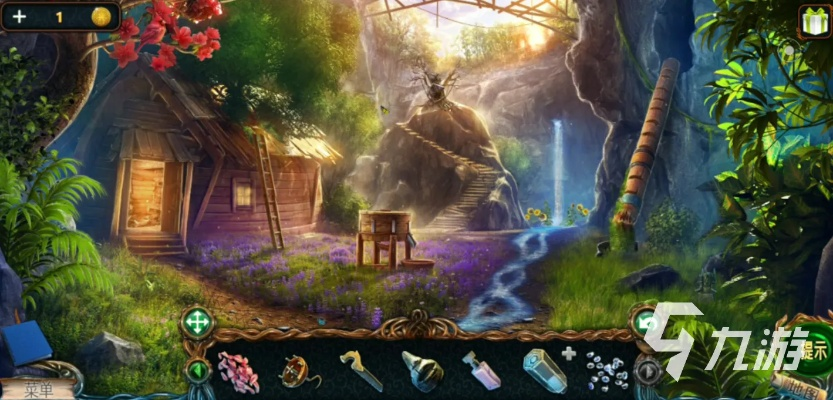Open the green gift box
Viewport: 833px width, 400px height.
tap(813, 21)
